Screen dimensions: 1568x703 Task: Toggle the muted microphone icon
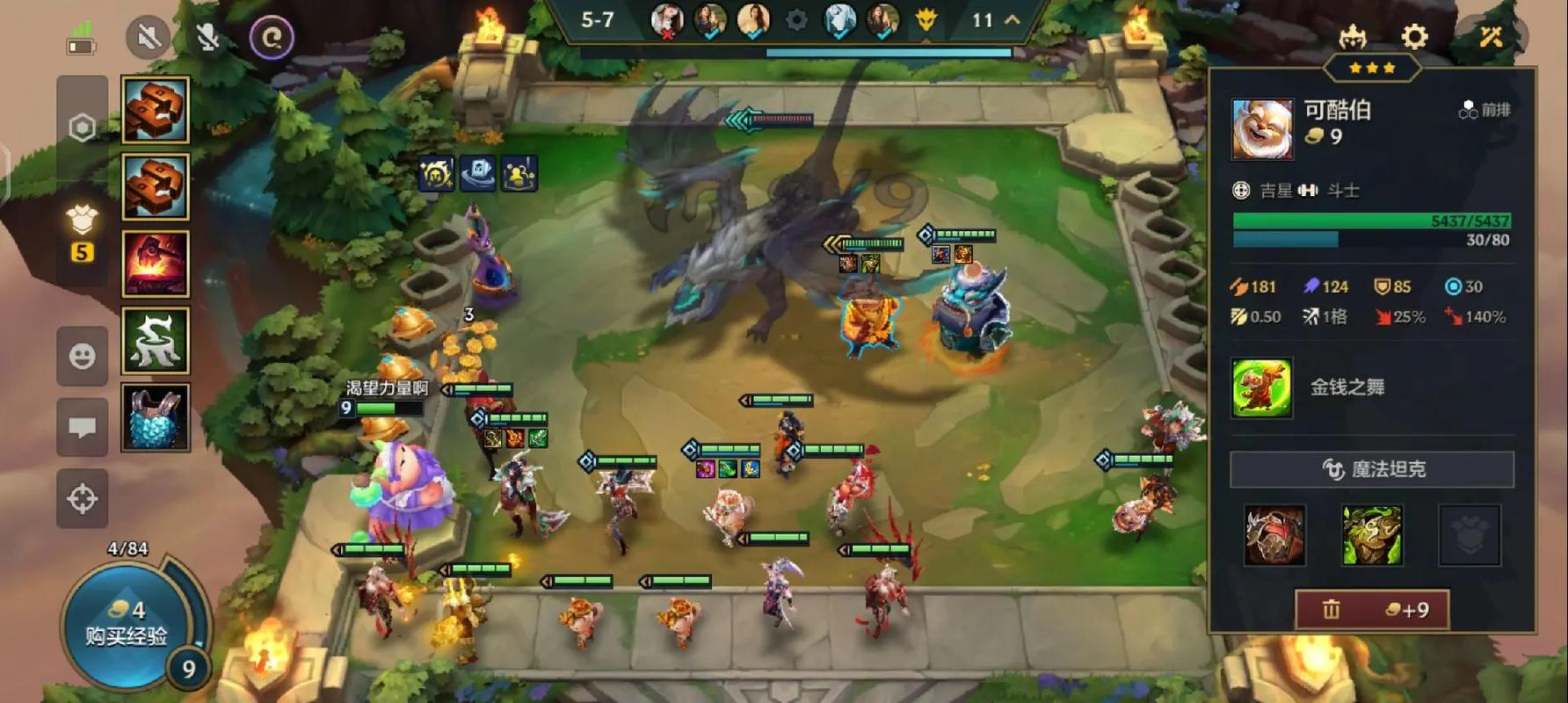coord(208,37)
